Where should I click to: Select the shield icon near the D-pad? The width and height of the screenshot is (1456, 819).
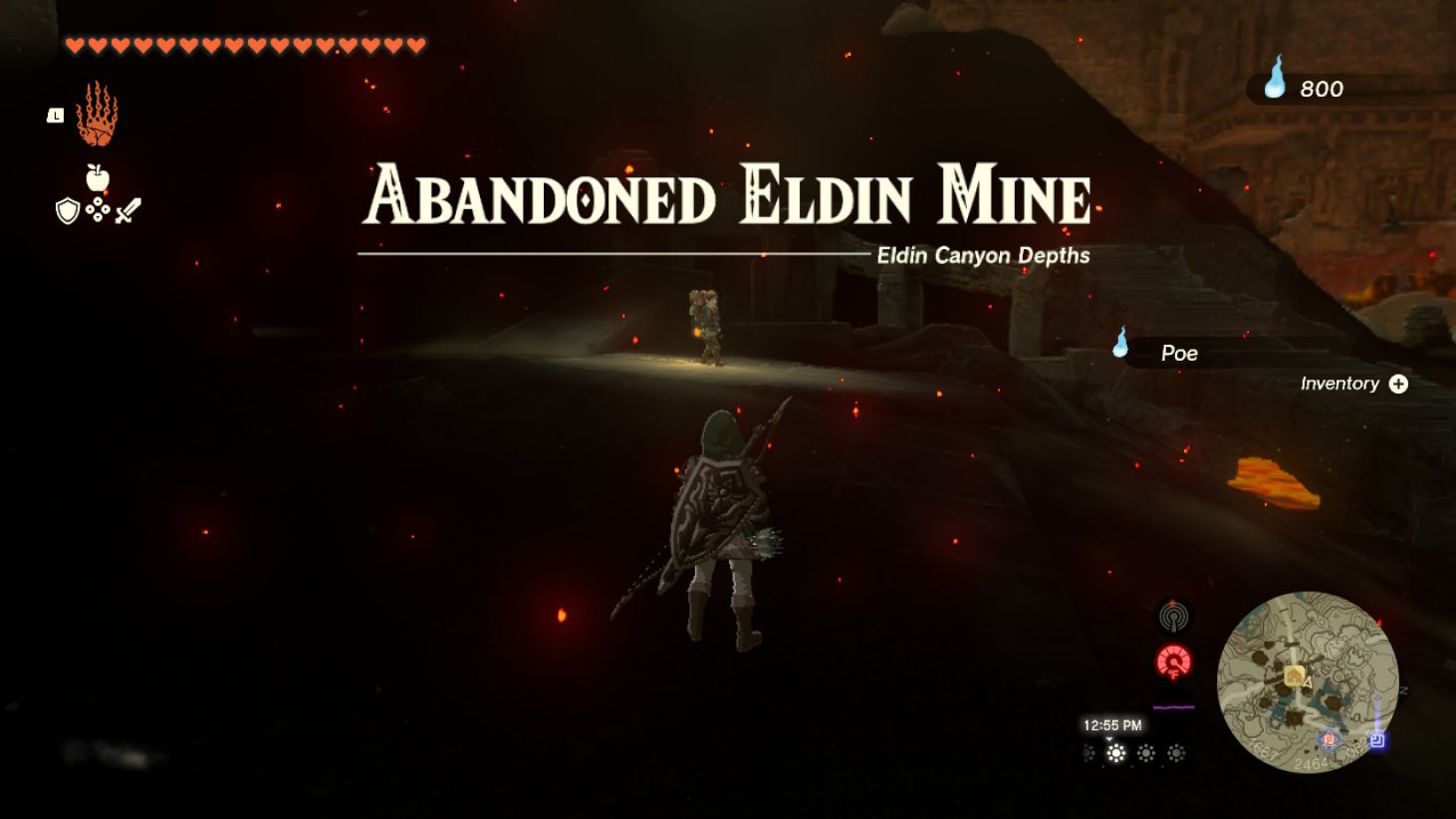[66, 210]
